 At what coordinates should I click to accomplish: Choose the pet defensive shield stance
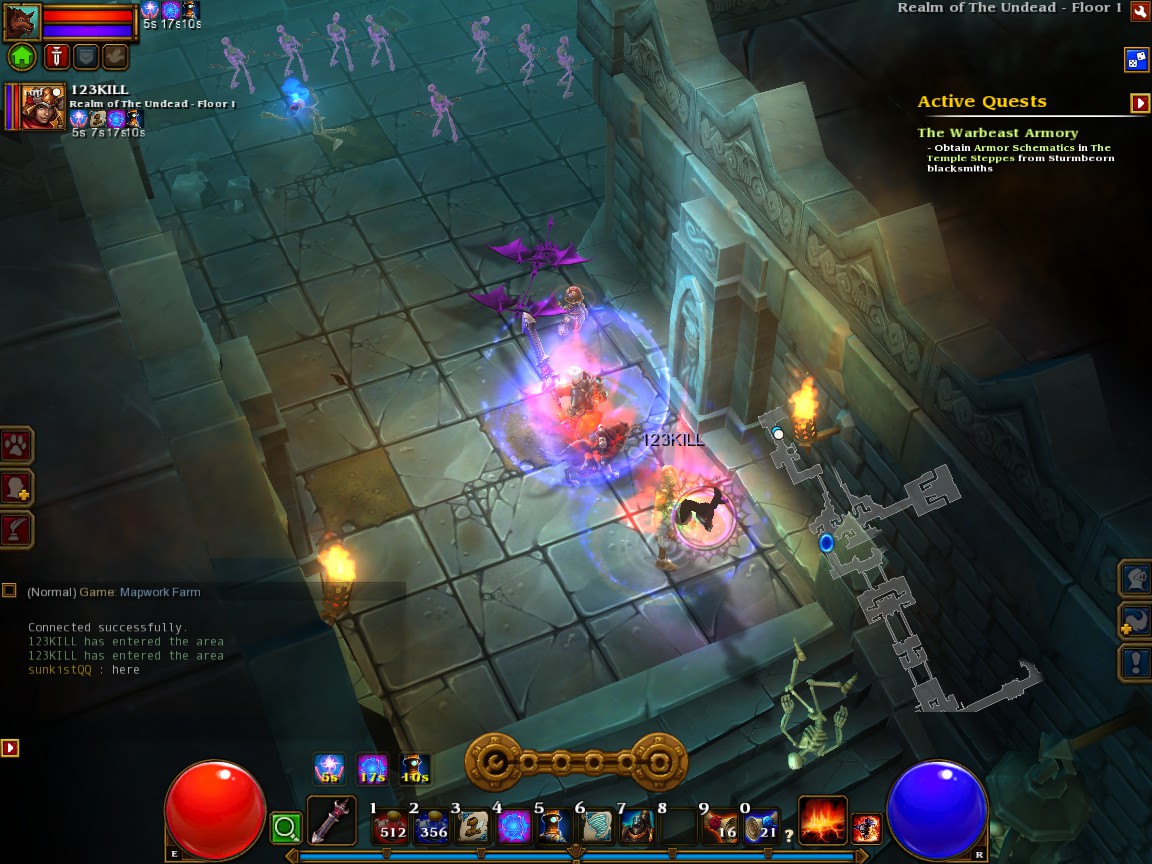(x=86, y=57)
